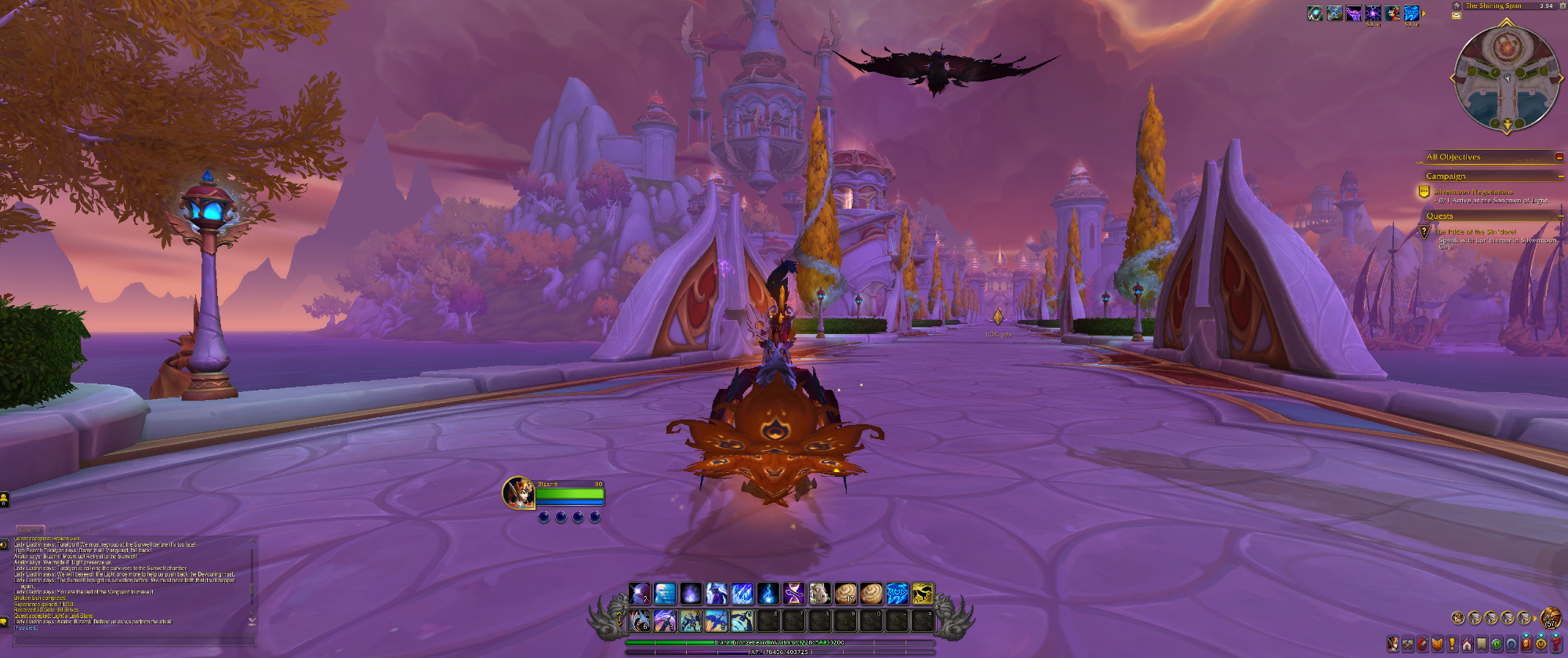The image size is (1568, 658).
Task: Open the purple house housing button
Action: 1467,645
